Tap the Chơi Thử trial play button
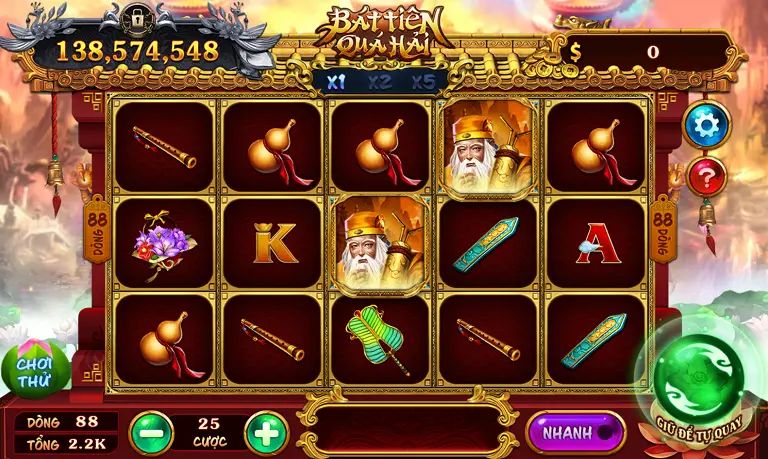The image size is (768, 459). point(35,369)
